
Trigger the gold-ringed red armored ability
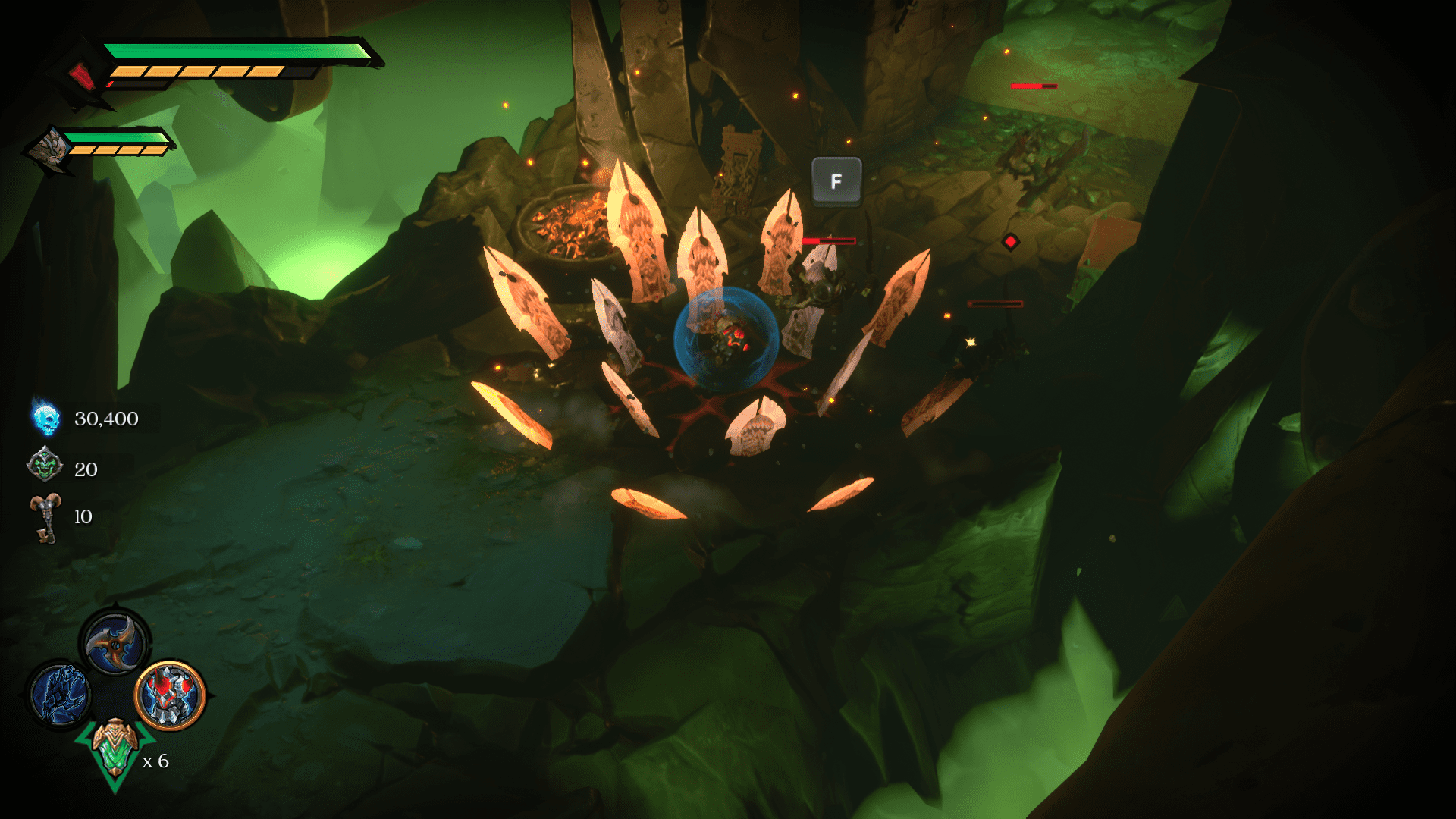pyautogui.click(x=171, y=695)
